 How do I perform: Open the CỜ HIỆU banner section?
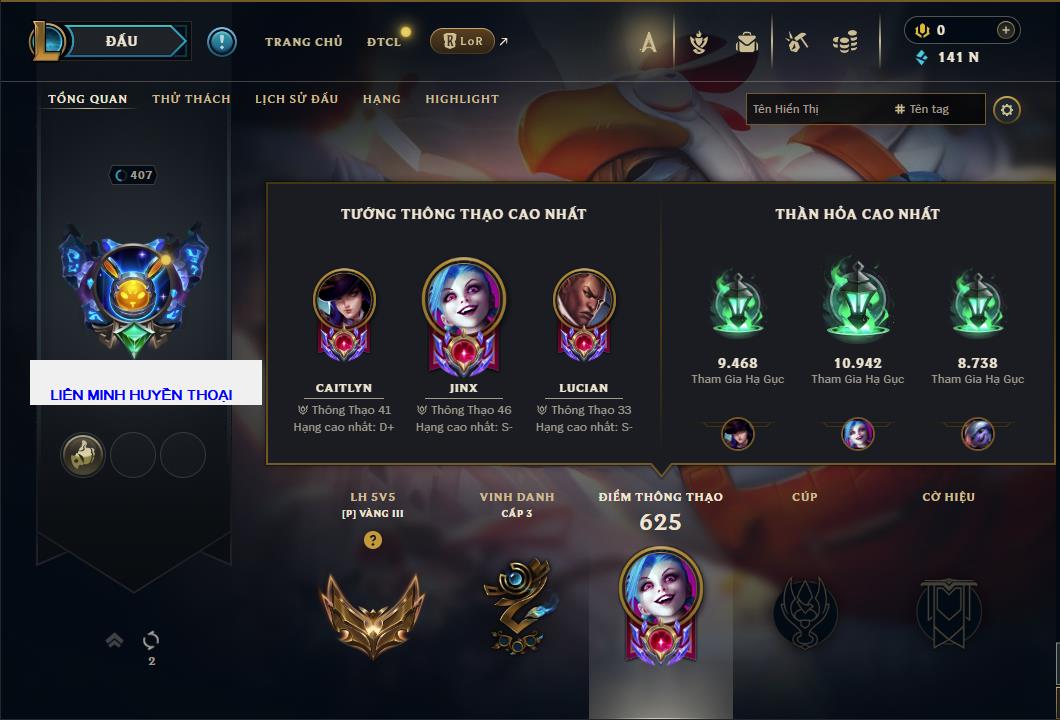[x=948, y=610]
